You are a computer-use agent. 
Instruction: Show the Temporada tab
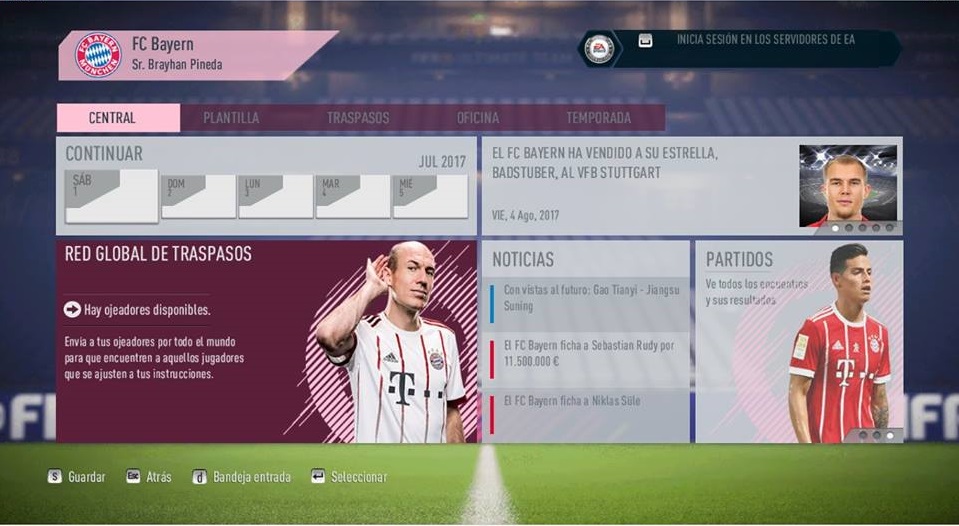598,118
